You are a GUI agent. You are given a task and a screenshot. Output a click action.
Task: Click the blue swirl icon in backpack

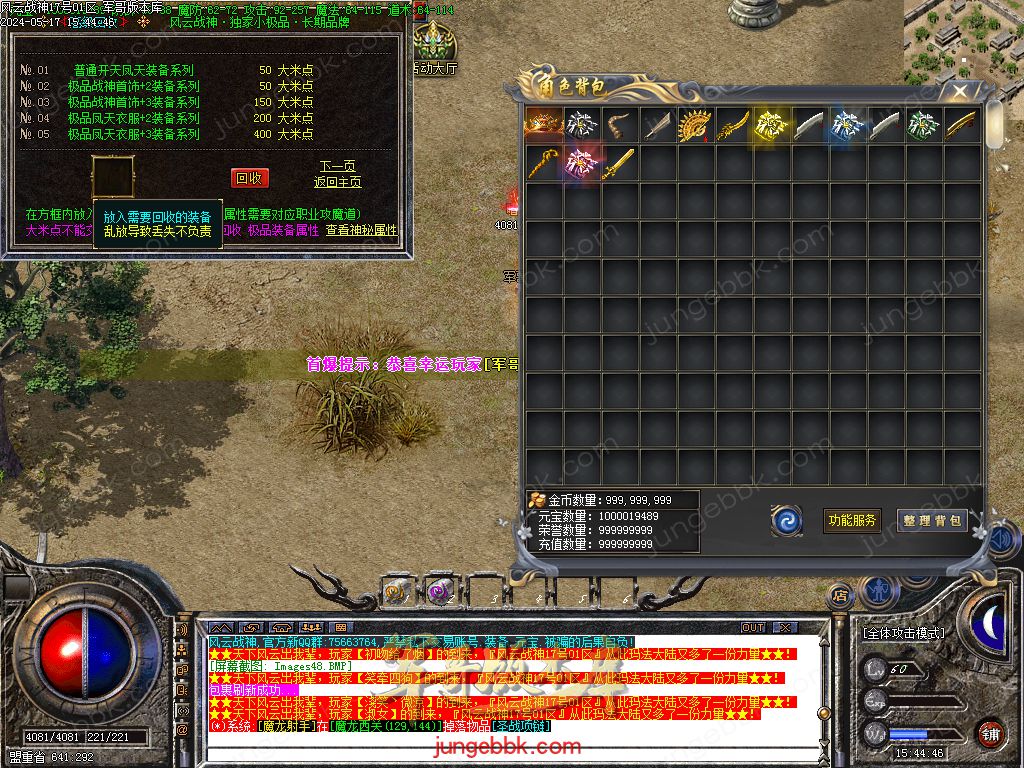pyautogui.click(x=787, y=520)
